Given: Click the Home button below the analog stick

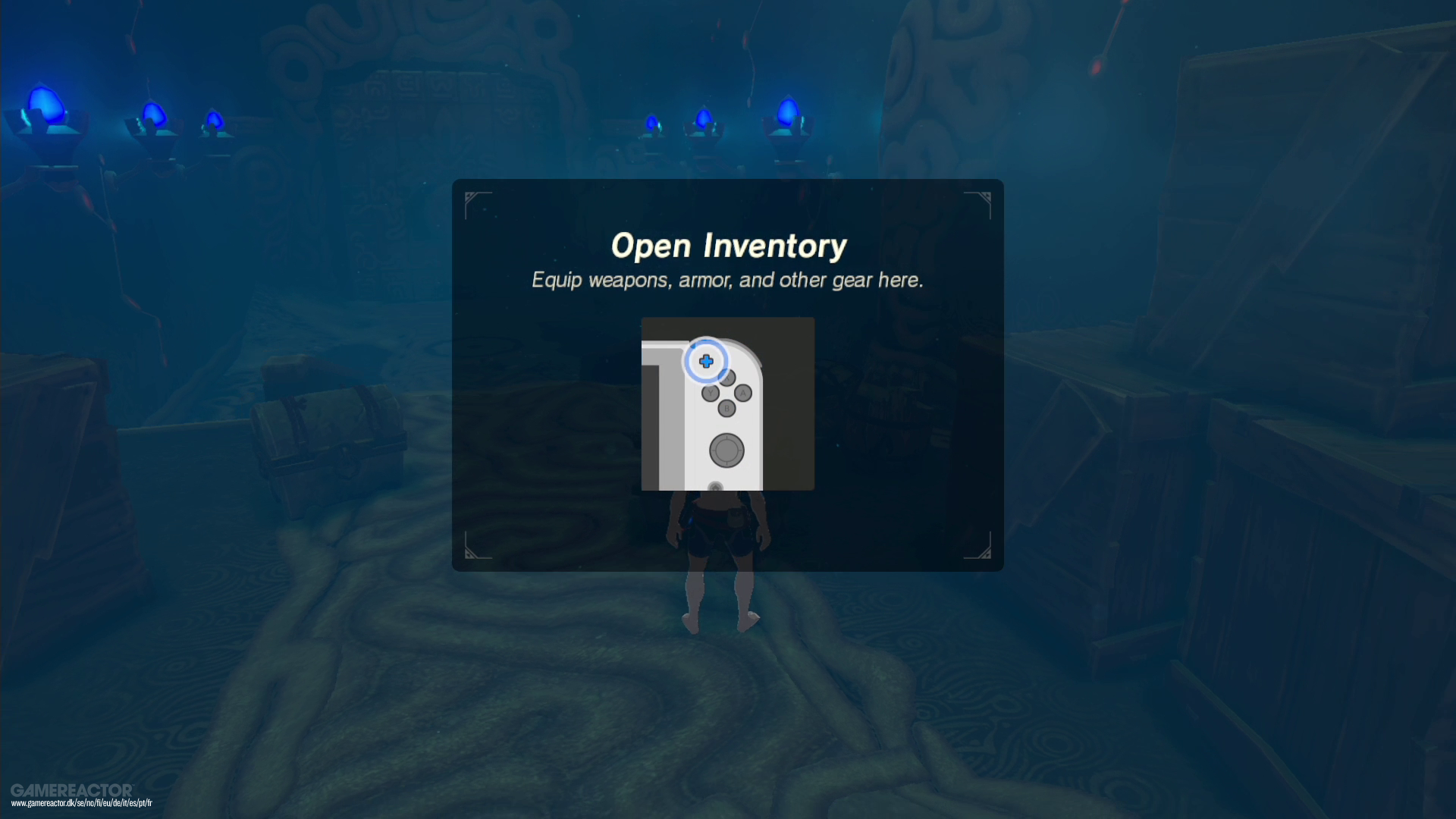Looking at the screenshot, I should tap(715, 487).
